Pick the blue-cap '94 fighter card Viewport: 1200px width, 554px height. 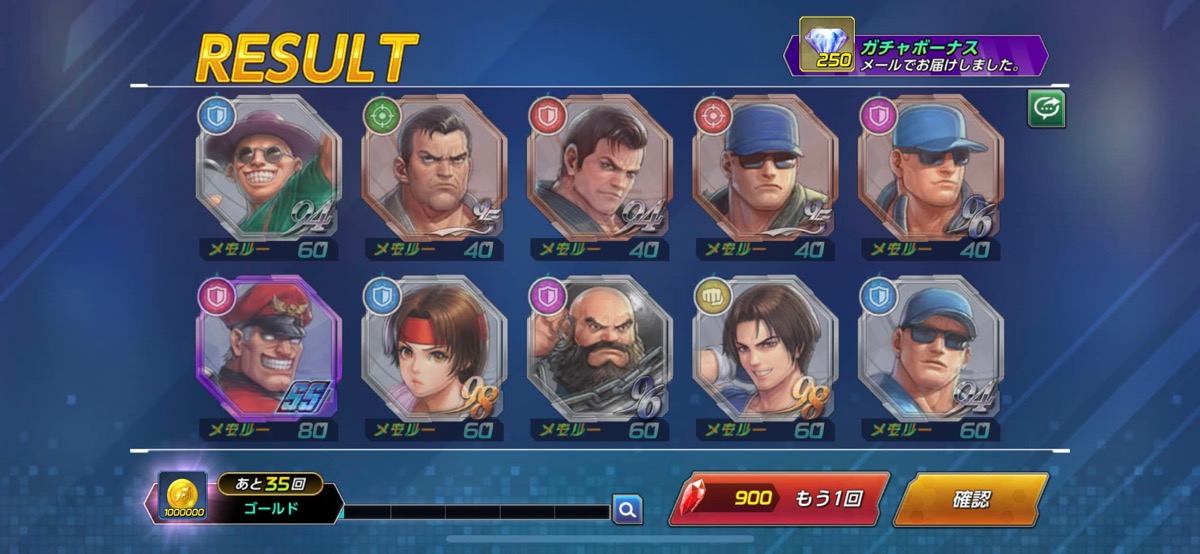[x=931, y=348]
